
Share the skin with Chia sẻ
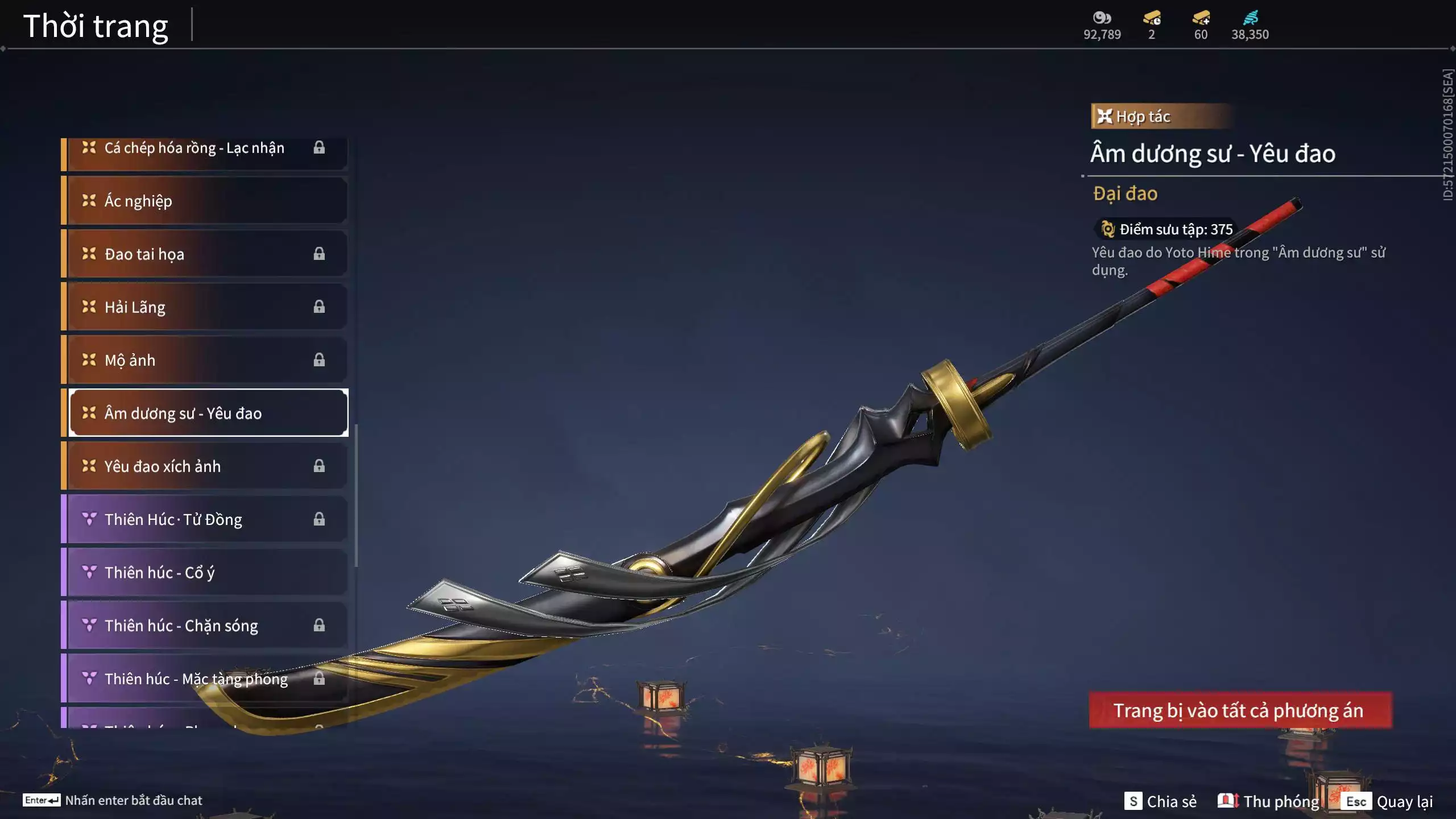[x=1160, y=801]
